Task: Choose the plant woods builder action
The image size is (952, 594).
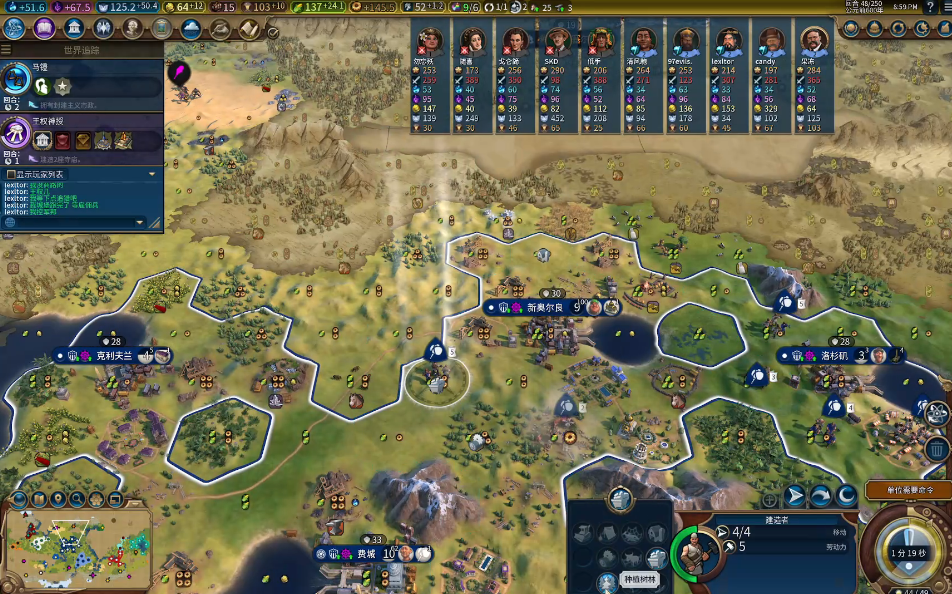Action: (607, 581)
